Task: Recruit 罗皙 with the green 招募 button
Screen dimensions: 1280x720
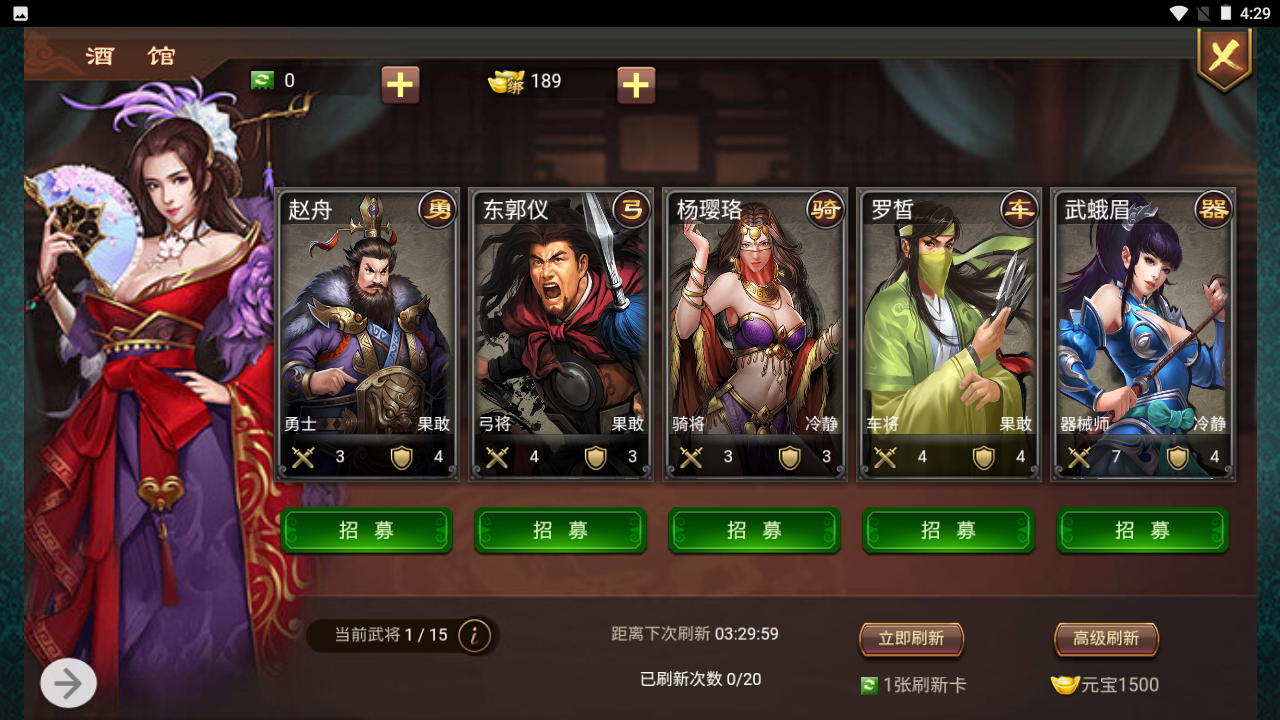Action: [x=949, y=530]
